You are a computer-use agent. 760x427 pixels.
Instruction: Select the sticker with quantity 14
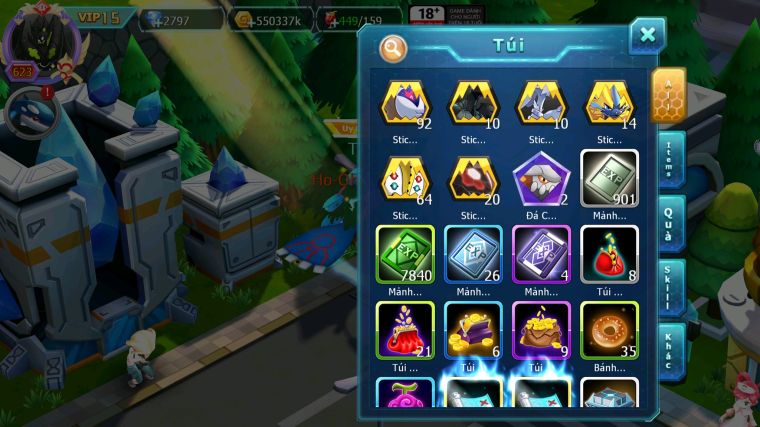pos(609,103)
